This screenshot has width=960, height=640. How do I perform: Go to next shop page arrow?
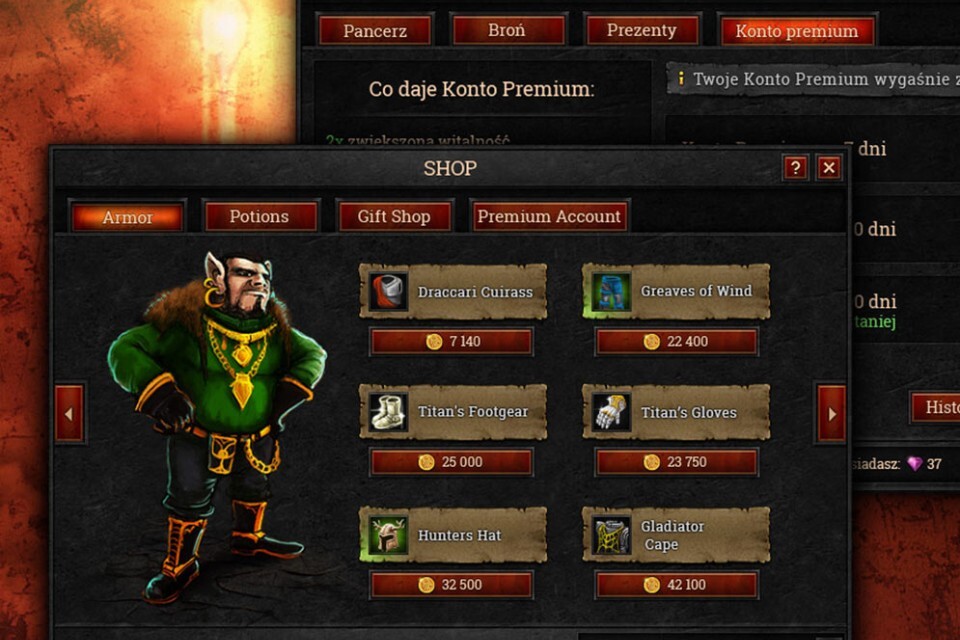831,413
